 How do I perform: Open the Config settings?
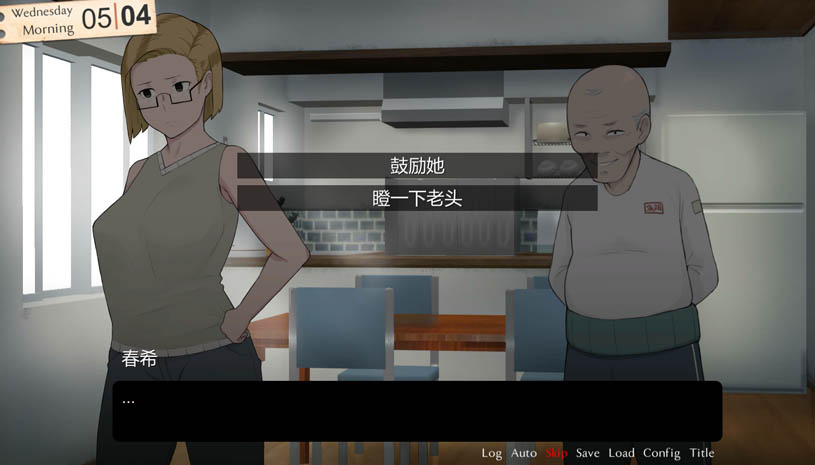[661, 453]
